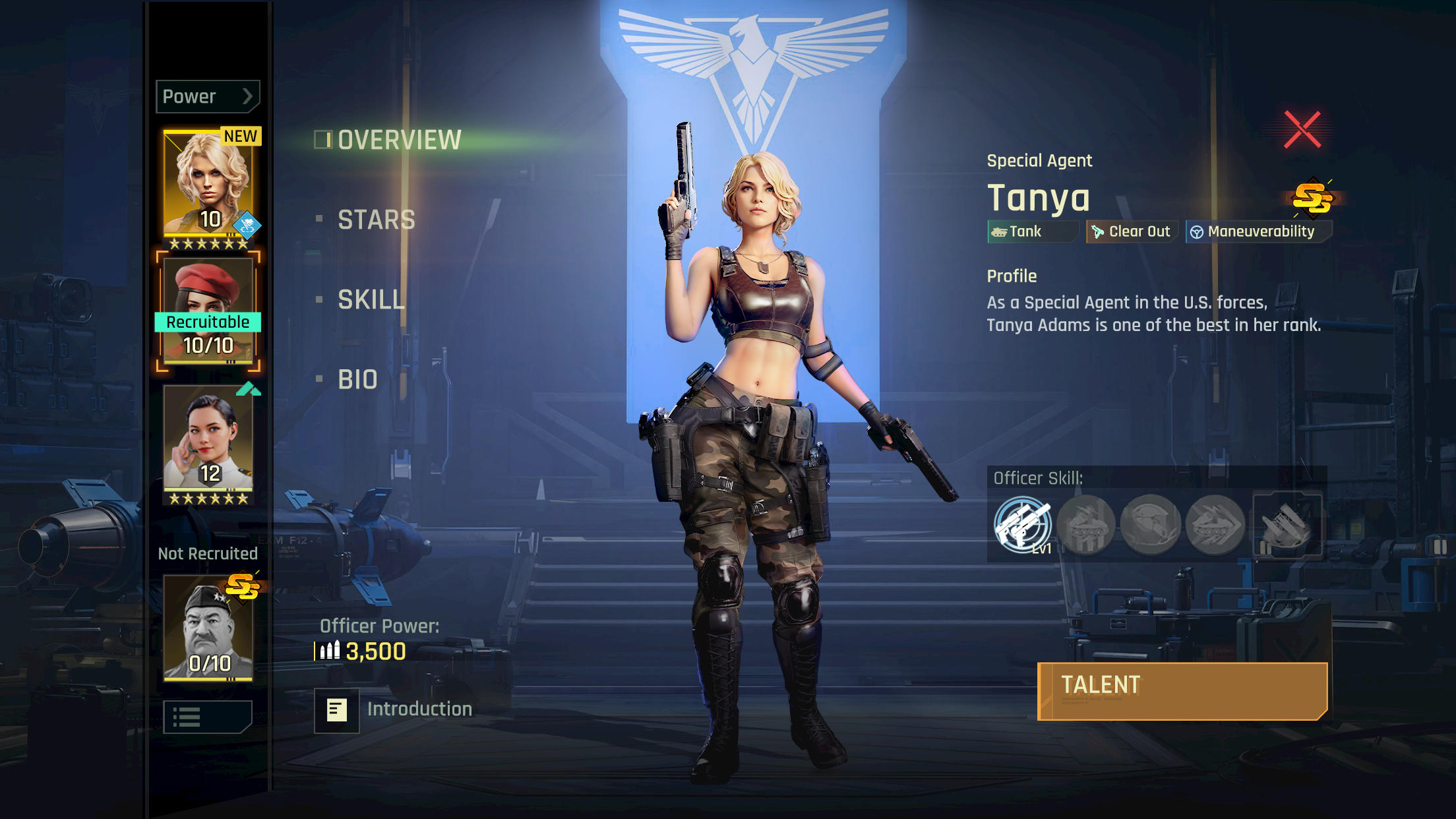Show the Maneuverability tag details
The width and height of the screenshot is (1456, 819).
click(x=1258, y=231)
